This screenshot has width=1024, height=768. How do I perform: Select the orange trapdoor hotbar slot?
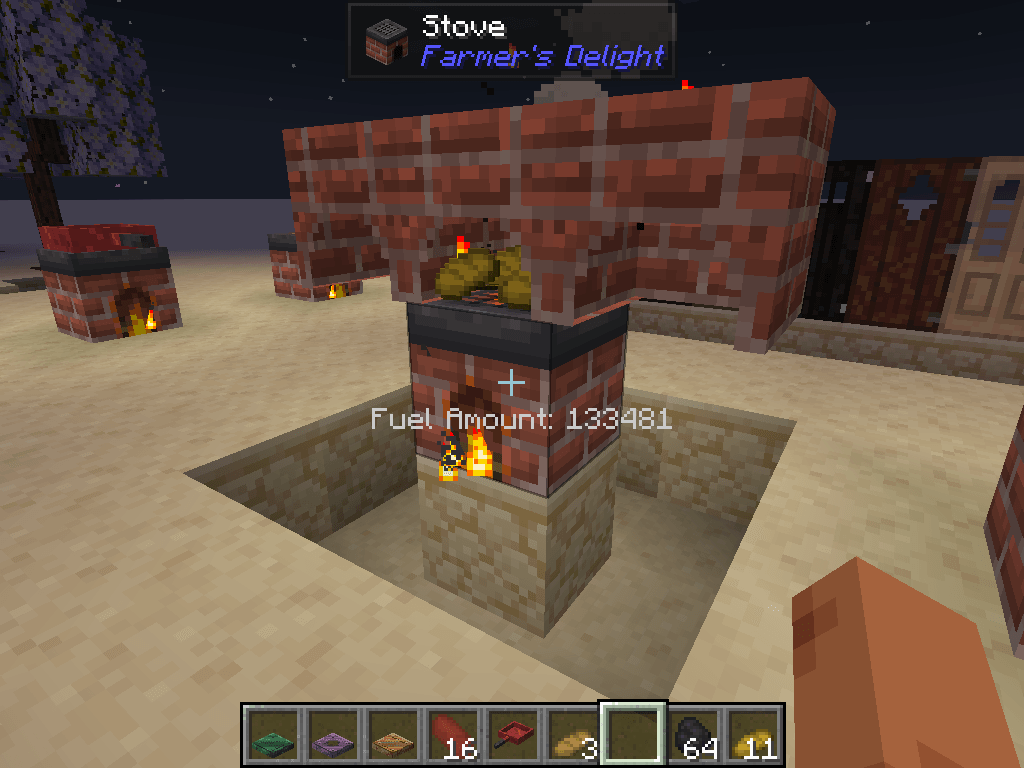tap(393, 736)
